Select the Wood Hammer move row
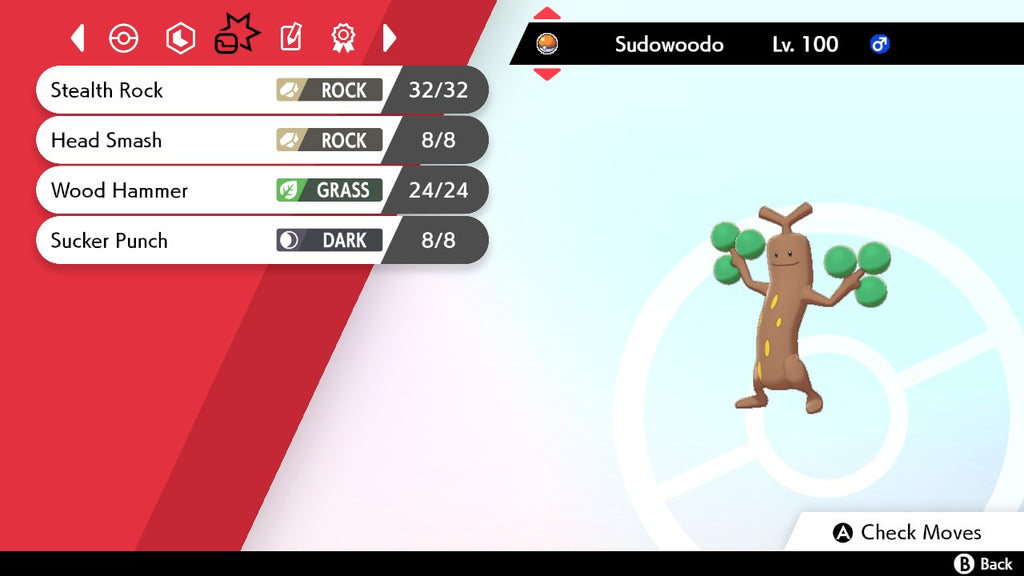The image size is (1024, 576). pyautogui.click(x=260, y=190)
